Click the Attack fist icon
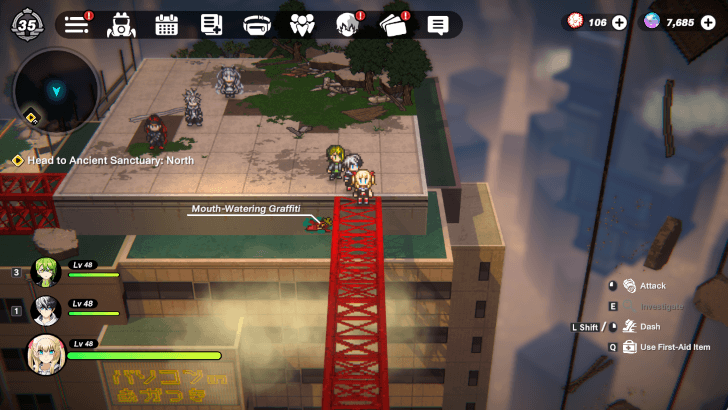Screen dimensions: 728x410 point(628,286)
